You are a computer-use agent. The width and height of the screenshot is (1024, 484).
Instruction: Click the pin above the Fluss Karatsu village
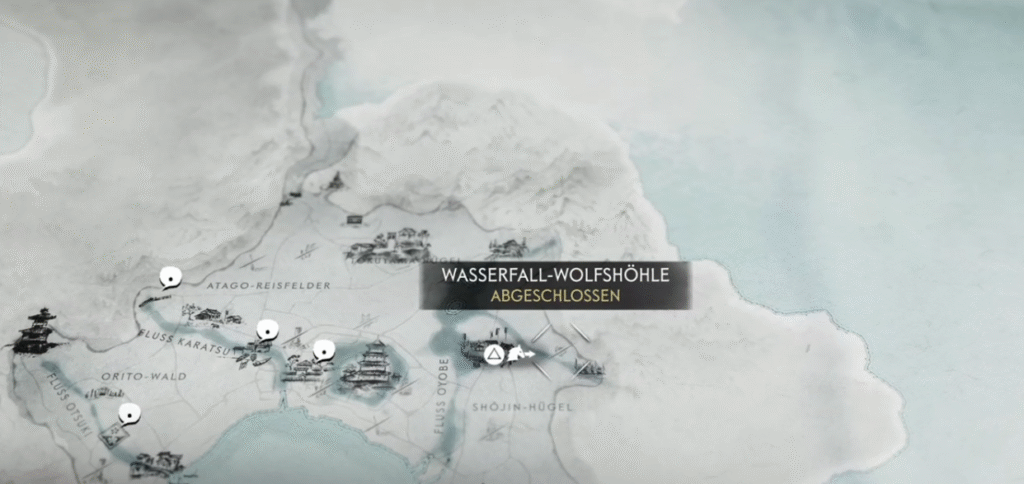[x=267, y=329]
